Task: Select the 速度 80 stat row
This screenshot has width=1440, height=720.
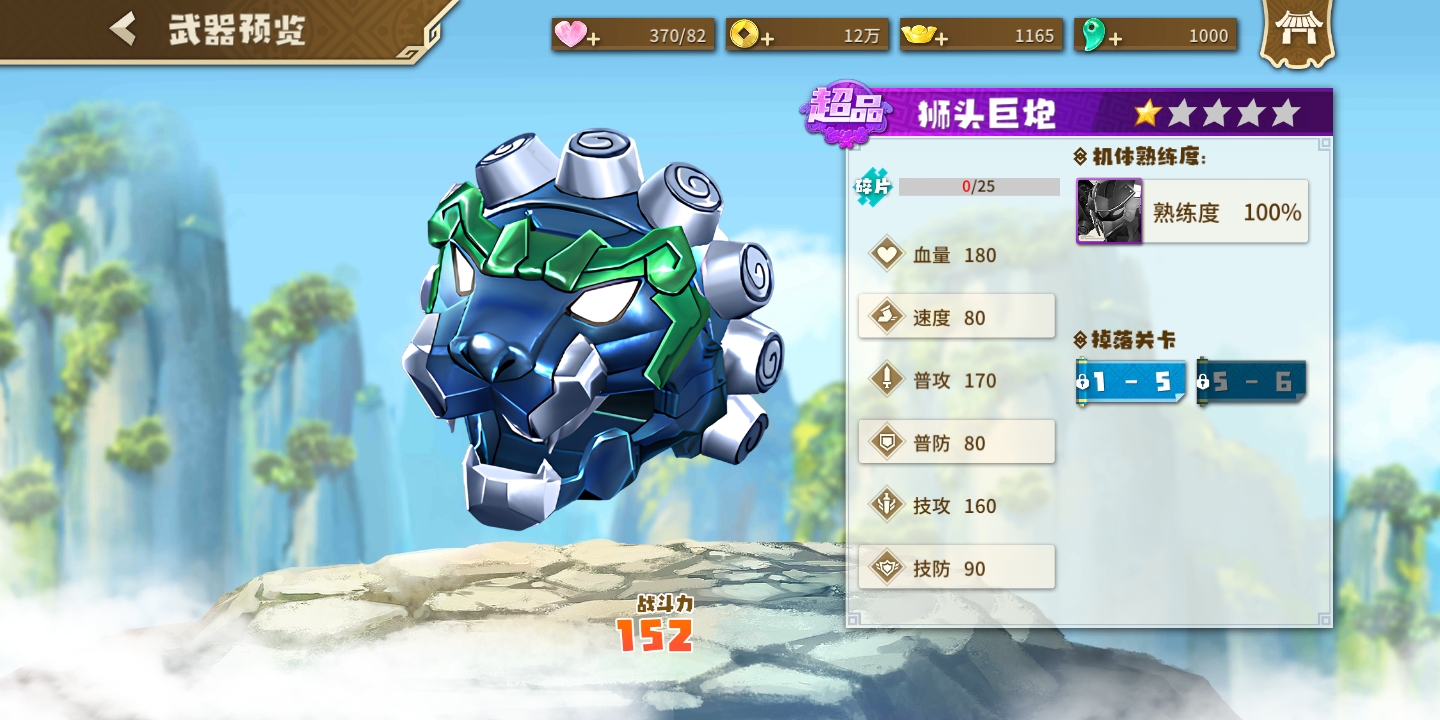Action: pyautogui.click(x=956, y=317)
